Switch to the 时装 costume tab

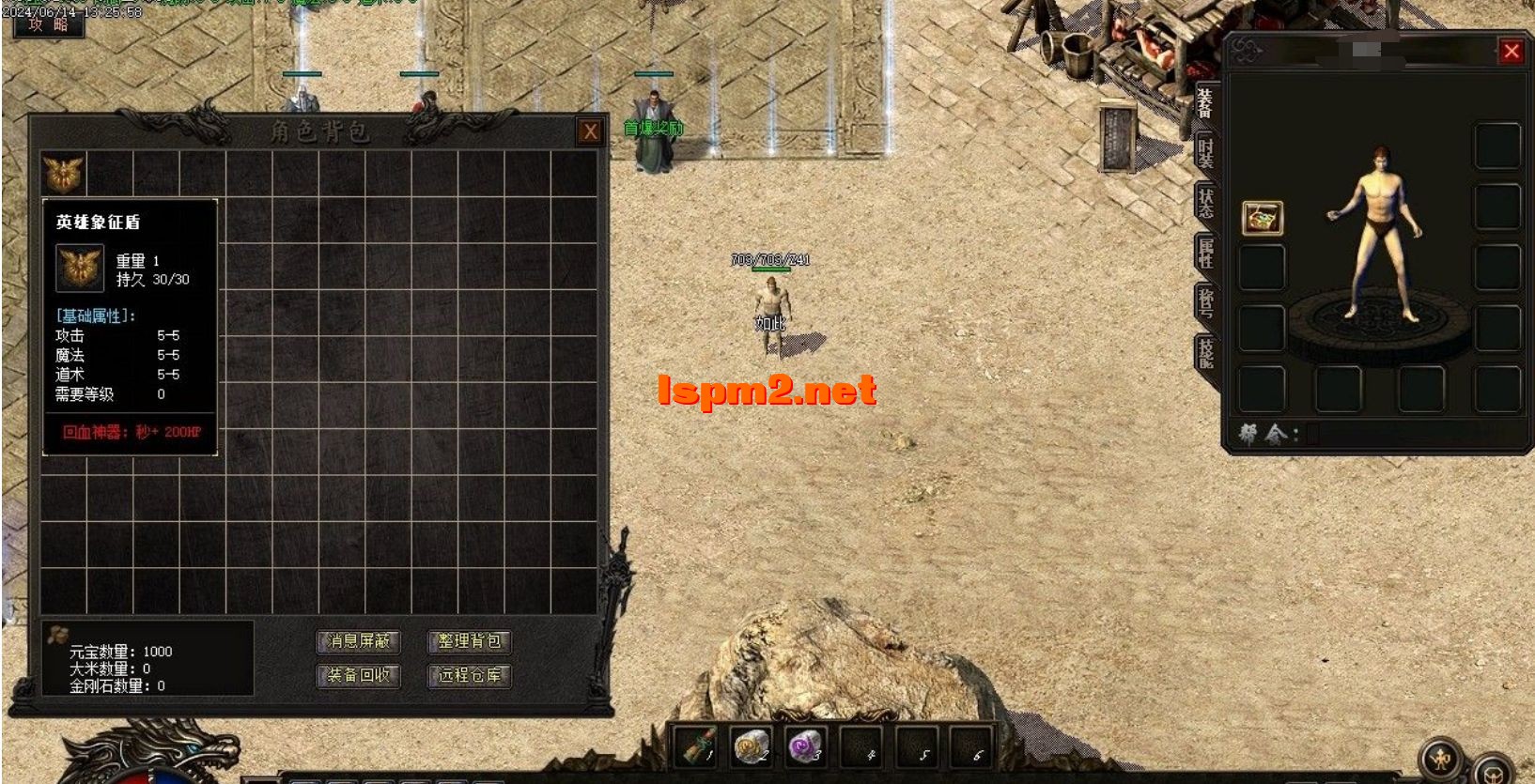(x=1205, y=153)
